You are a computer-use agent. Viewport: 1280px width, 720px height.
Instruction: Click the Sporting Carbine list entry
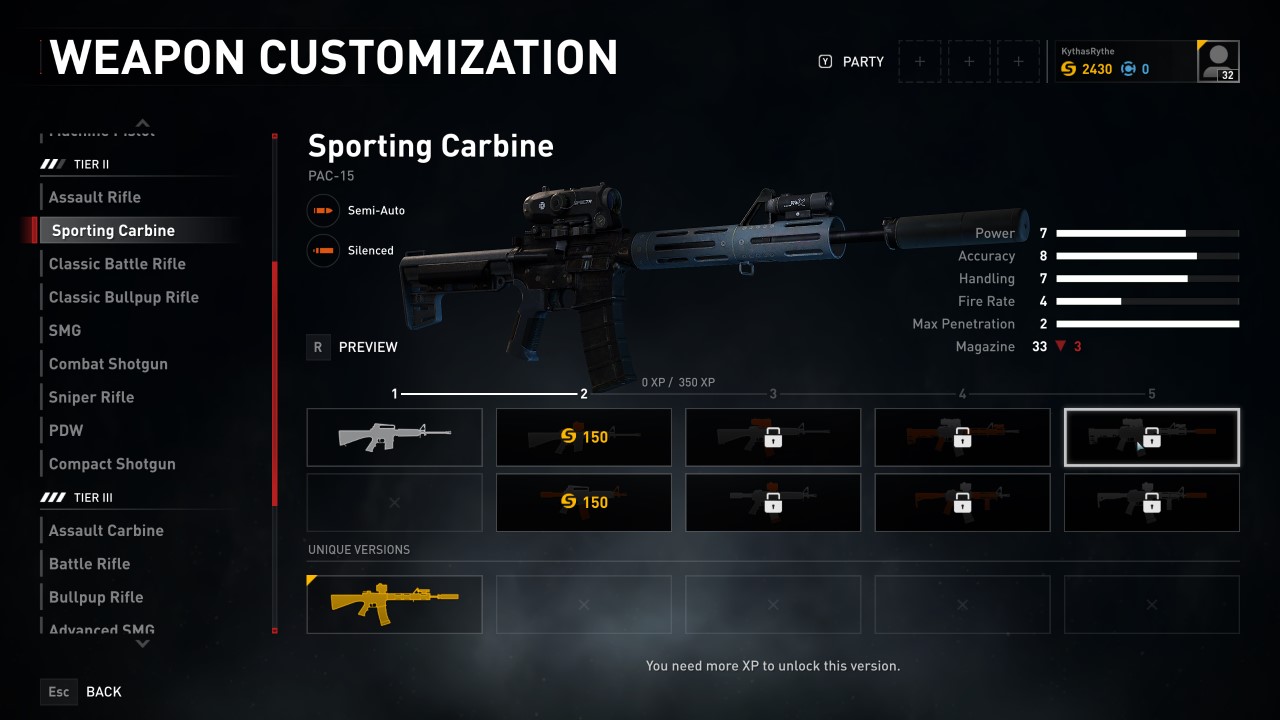coord(113,231)
